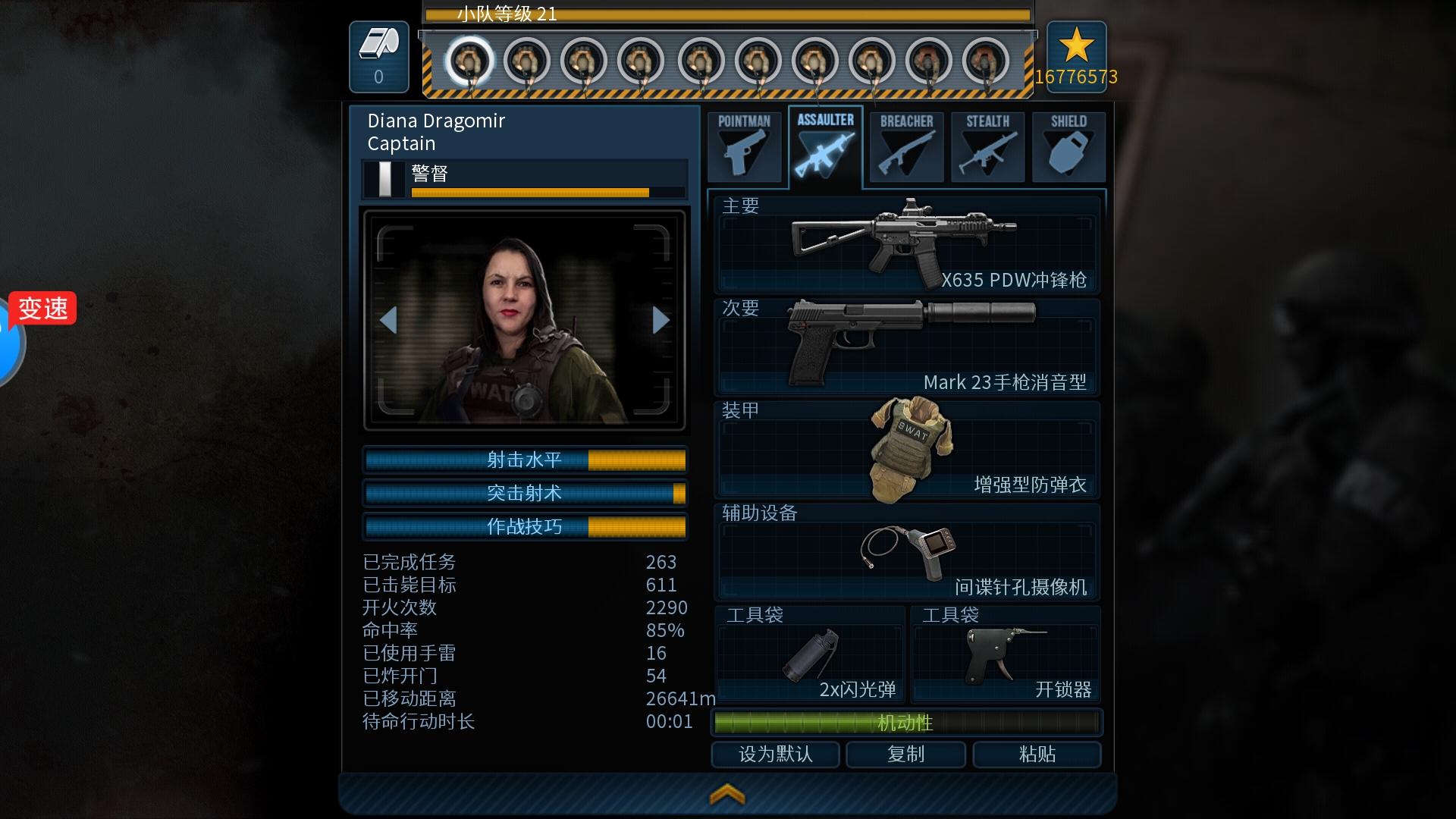
Task: Copy the loadout with 复制
Action: pyautogui.click(x=905, y=754)
